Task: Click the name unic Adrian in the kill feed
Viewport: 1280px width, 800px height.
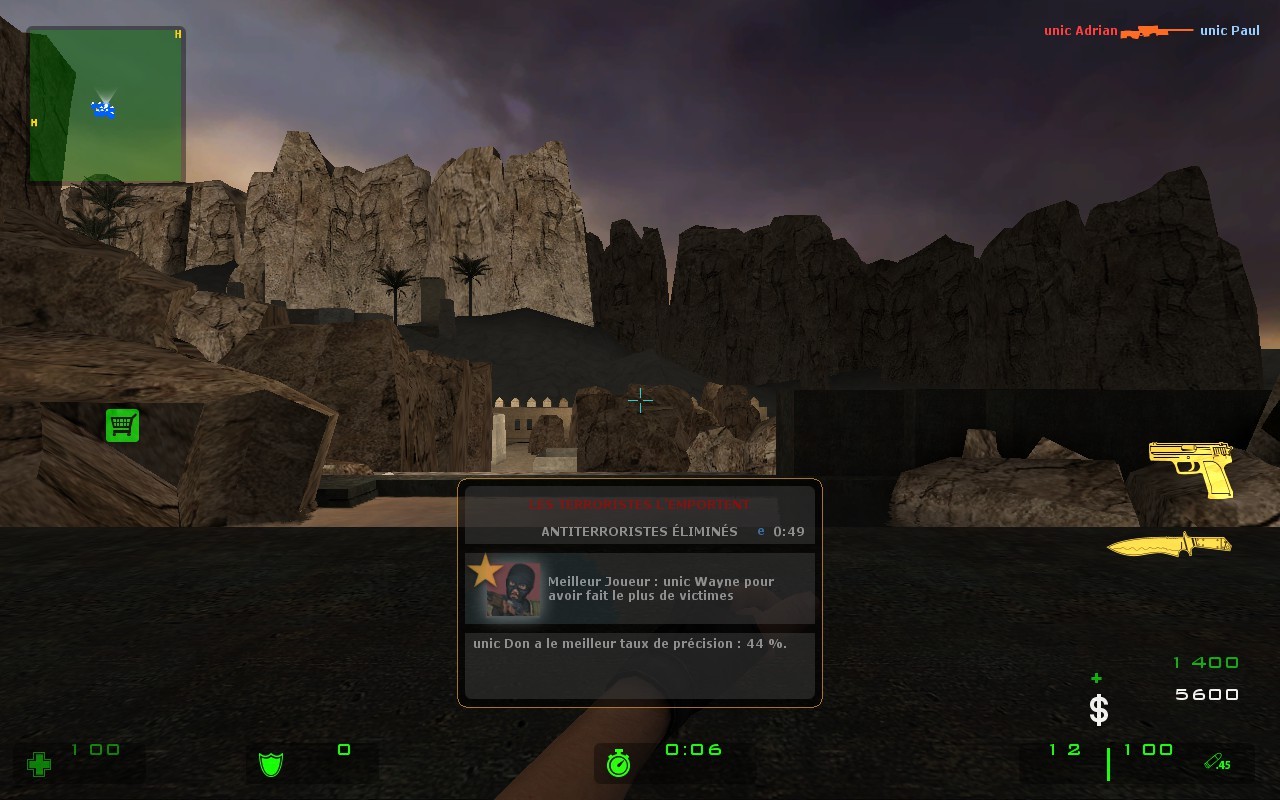Action: click(x=1079, y=30)
